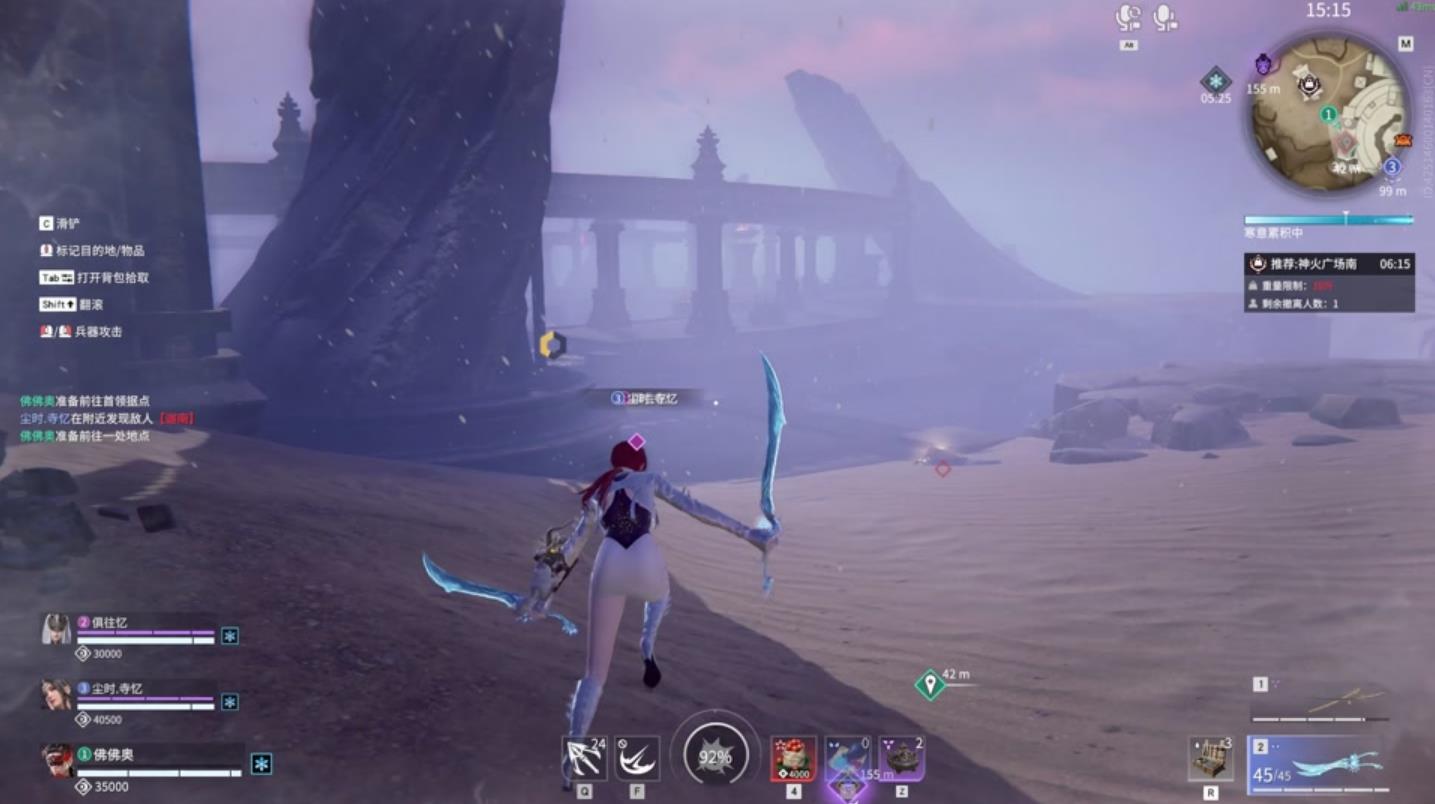
Task: Click the purple demon mask minimap marker
Action: [x=1263, y=64]
